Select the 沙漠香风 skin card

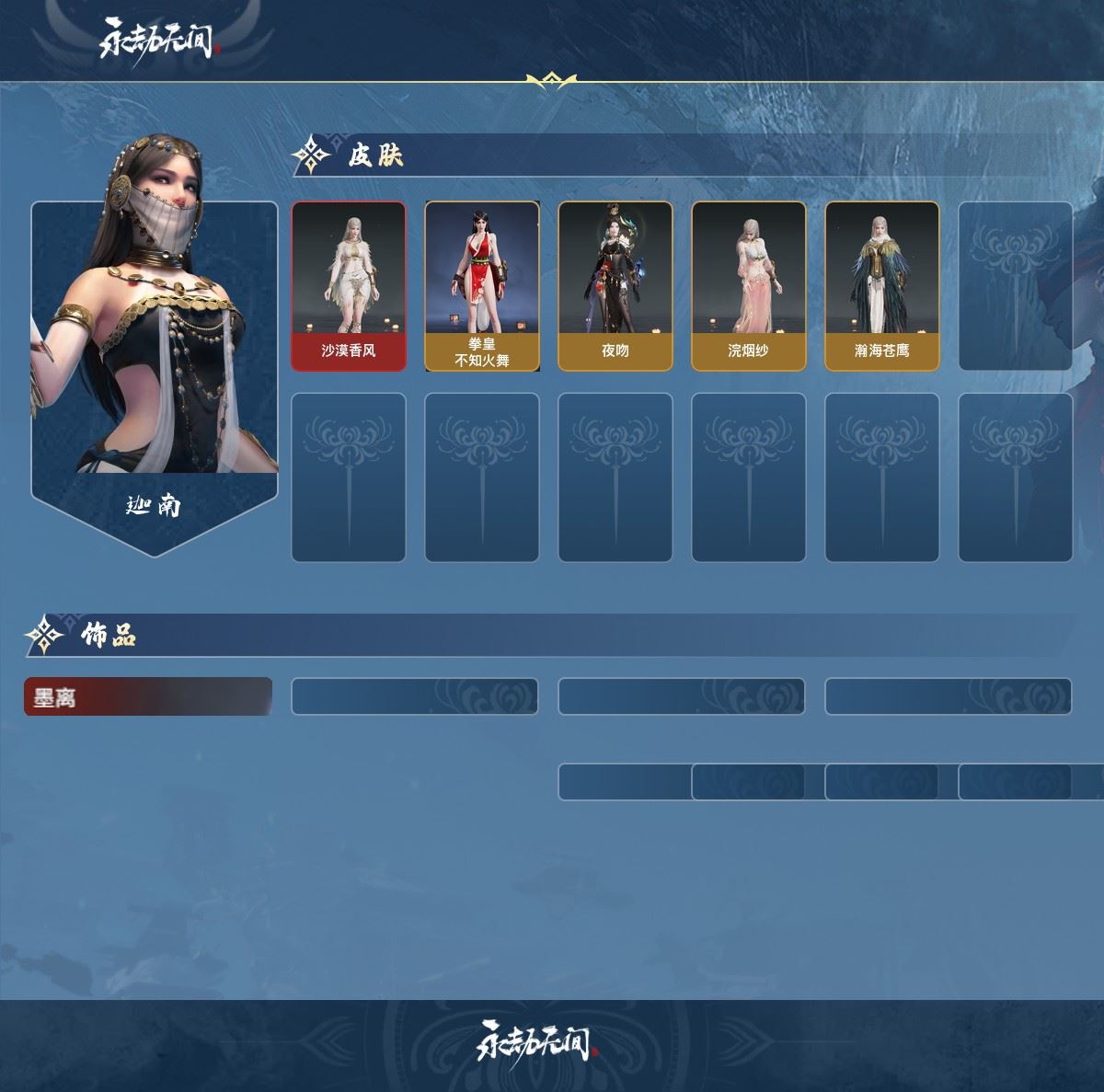(349, 286)
